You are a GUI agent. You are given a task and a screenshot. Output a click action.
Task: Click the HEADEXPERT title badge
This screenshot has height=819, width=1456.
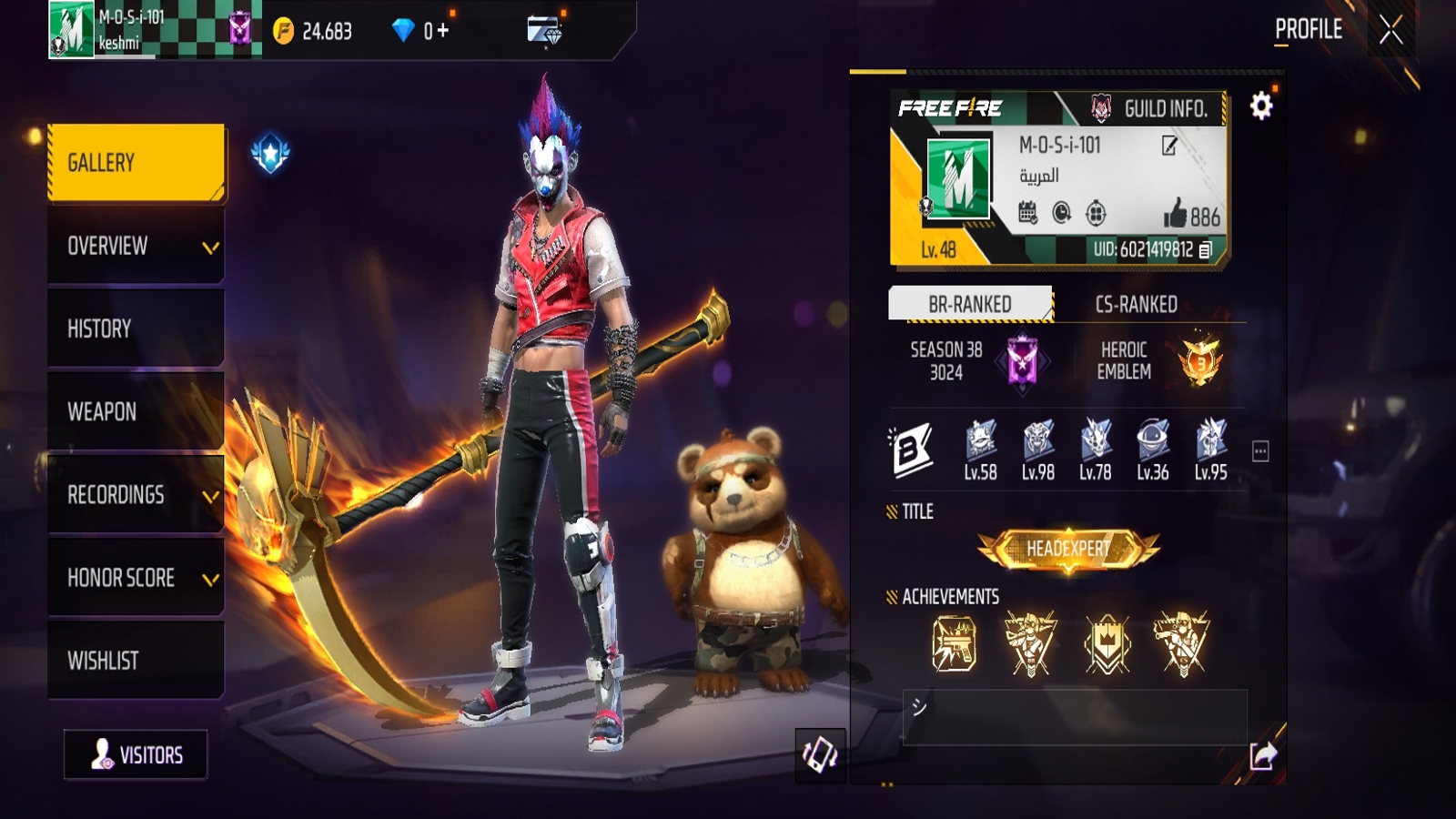(x=1068, y=549)
